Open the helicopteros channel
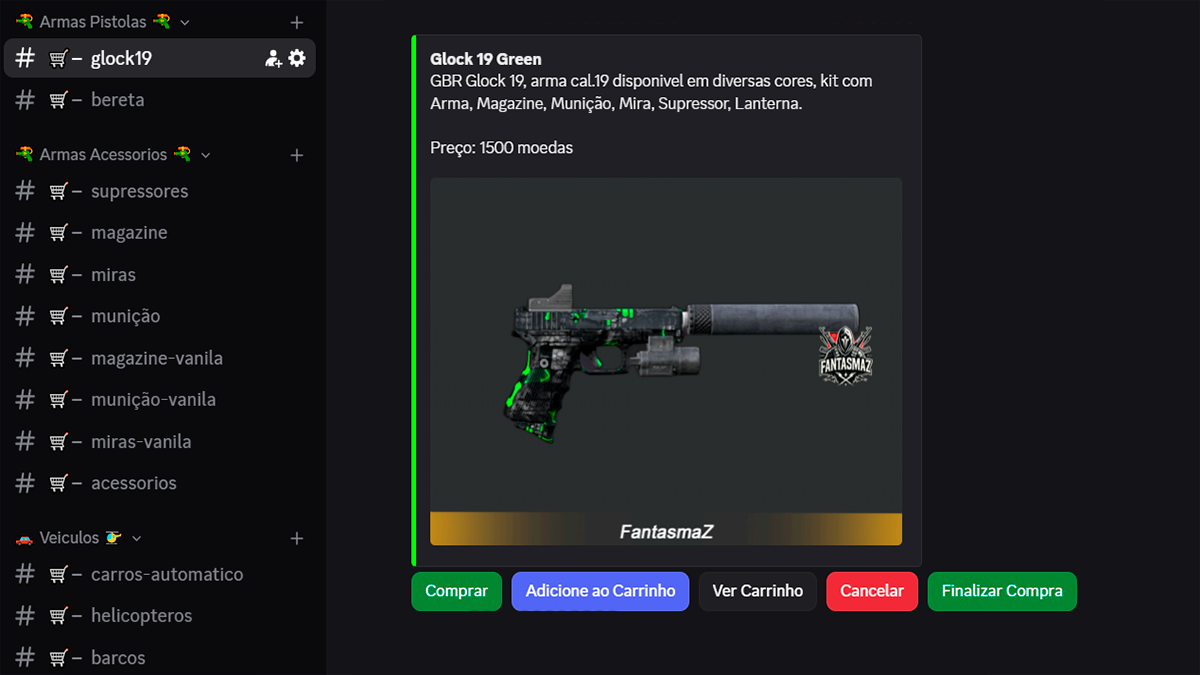Viewport: 1200px width, 675px height. [141, 616]
